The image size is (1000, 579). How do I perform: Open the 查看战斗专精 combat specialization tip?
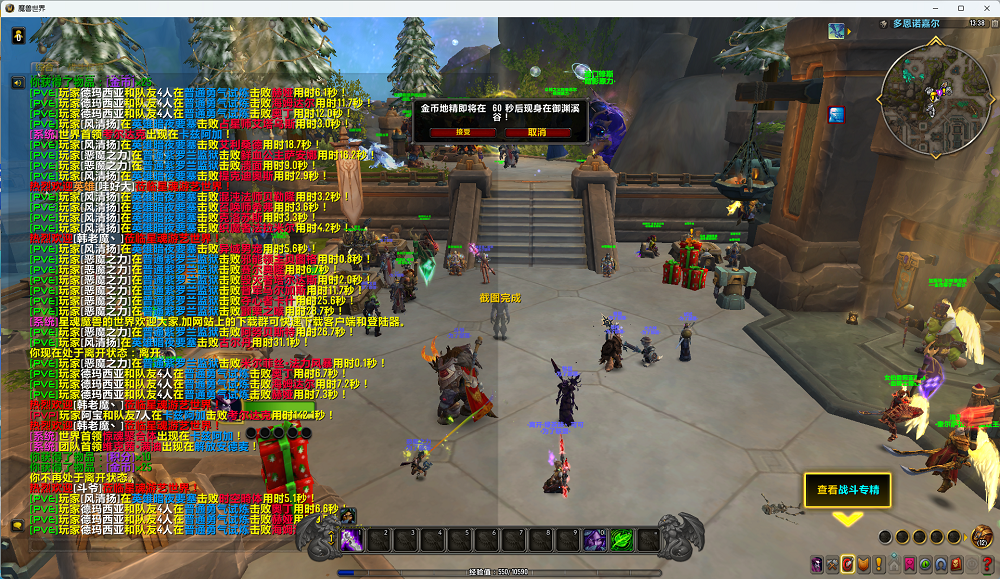click(848, 490)
